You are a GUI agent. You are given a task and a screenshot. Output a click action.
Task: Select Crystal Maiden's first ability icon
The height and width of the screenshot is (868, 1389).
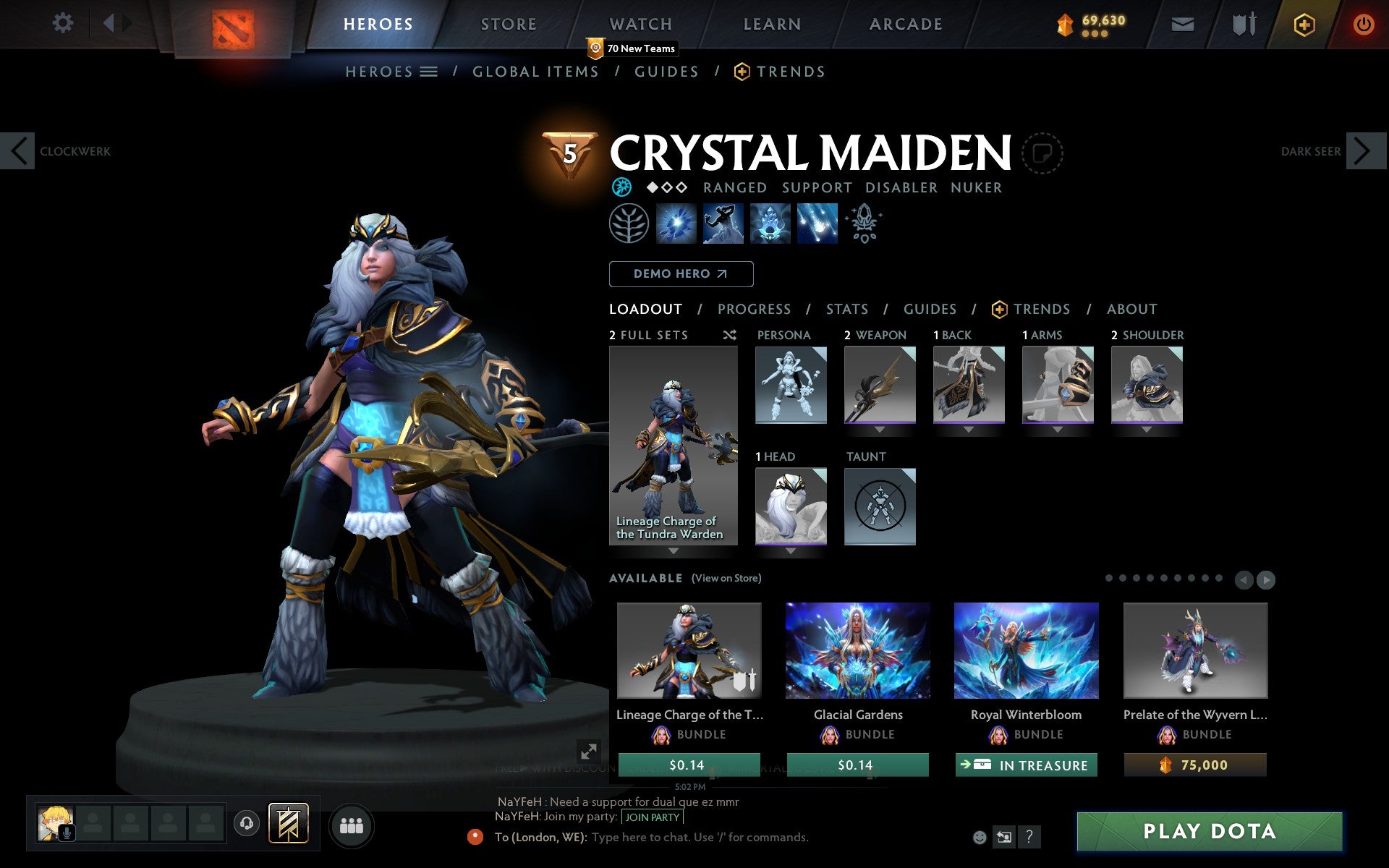coord(676,224)
